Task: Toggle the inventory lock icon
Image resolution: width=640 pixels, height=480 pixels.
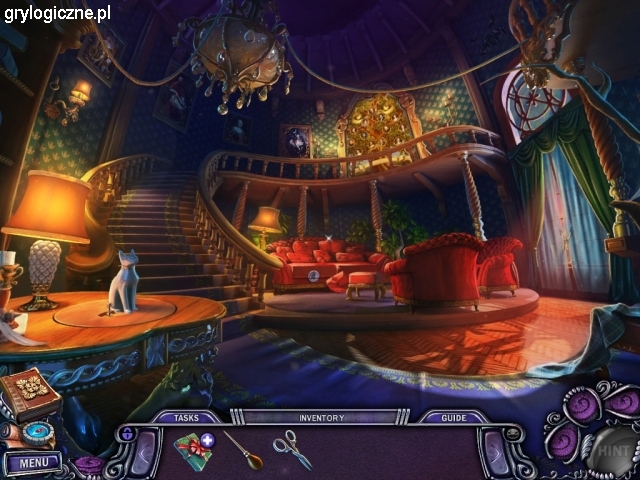Action: [x=126, y=434]
